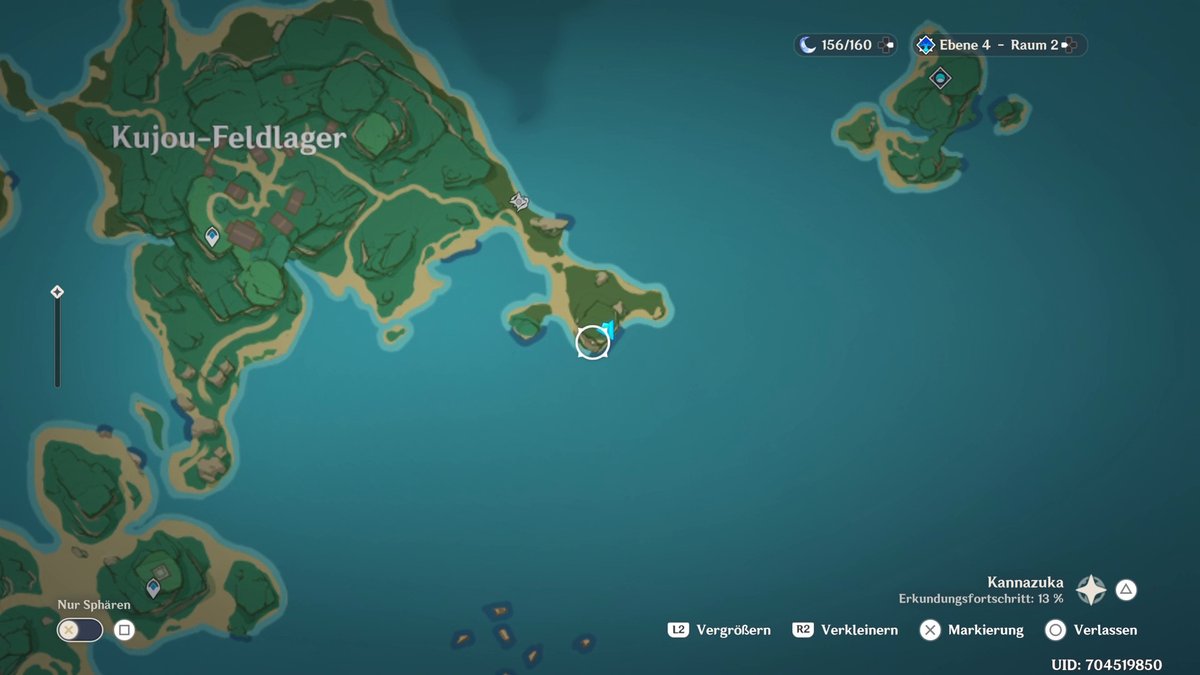Open the Ebene 4 - Raum 2 indicator
1200x675 pixels.
coord(997,45)
